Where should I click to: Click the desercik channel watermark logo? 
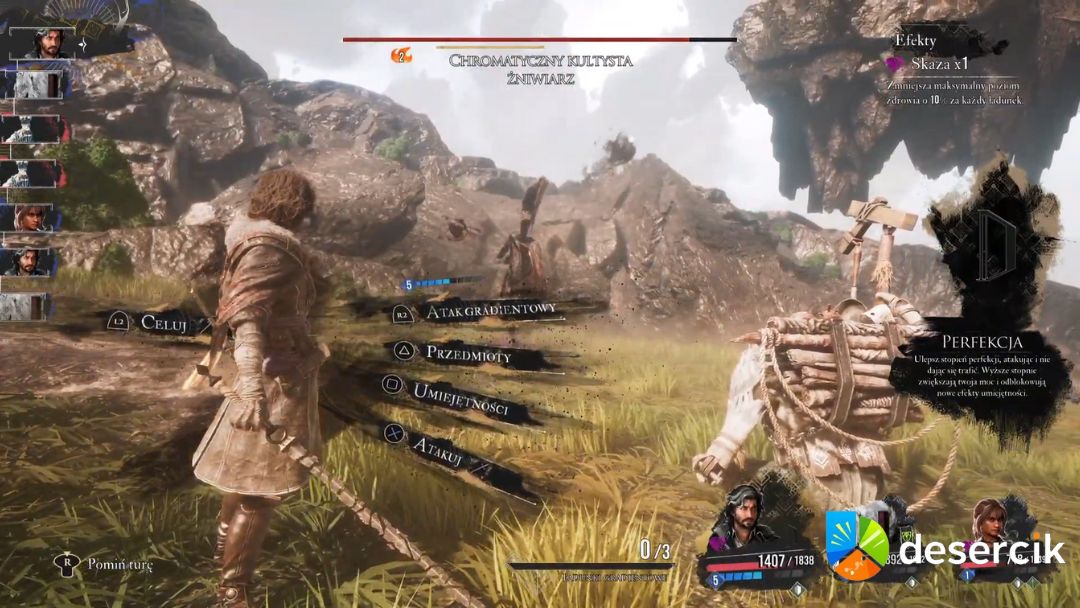tap(856, 545)
